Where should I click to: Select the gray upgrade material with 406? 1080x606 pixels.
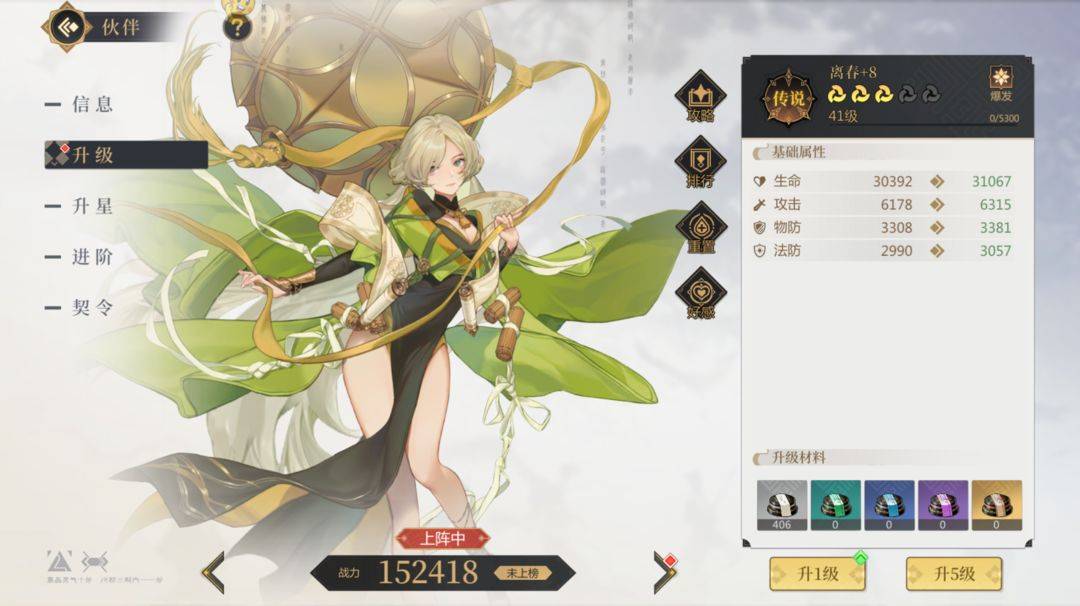pos(782,505)
